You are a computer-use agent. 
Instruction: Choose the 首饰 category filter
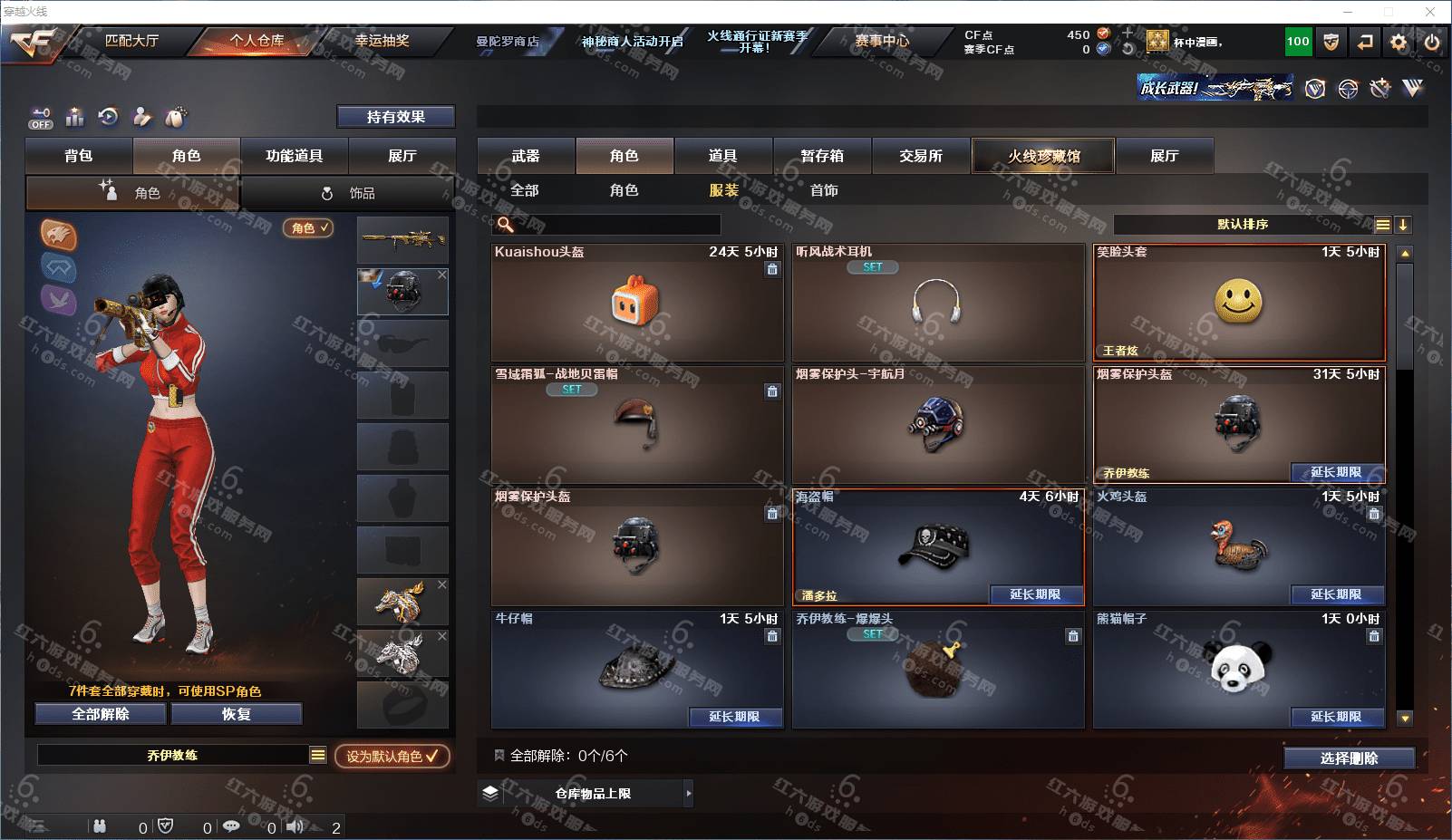click(824, 190)
